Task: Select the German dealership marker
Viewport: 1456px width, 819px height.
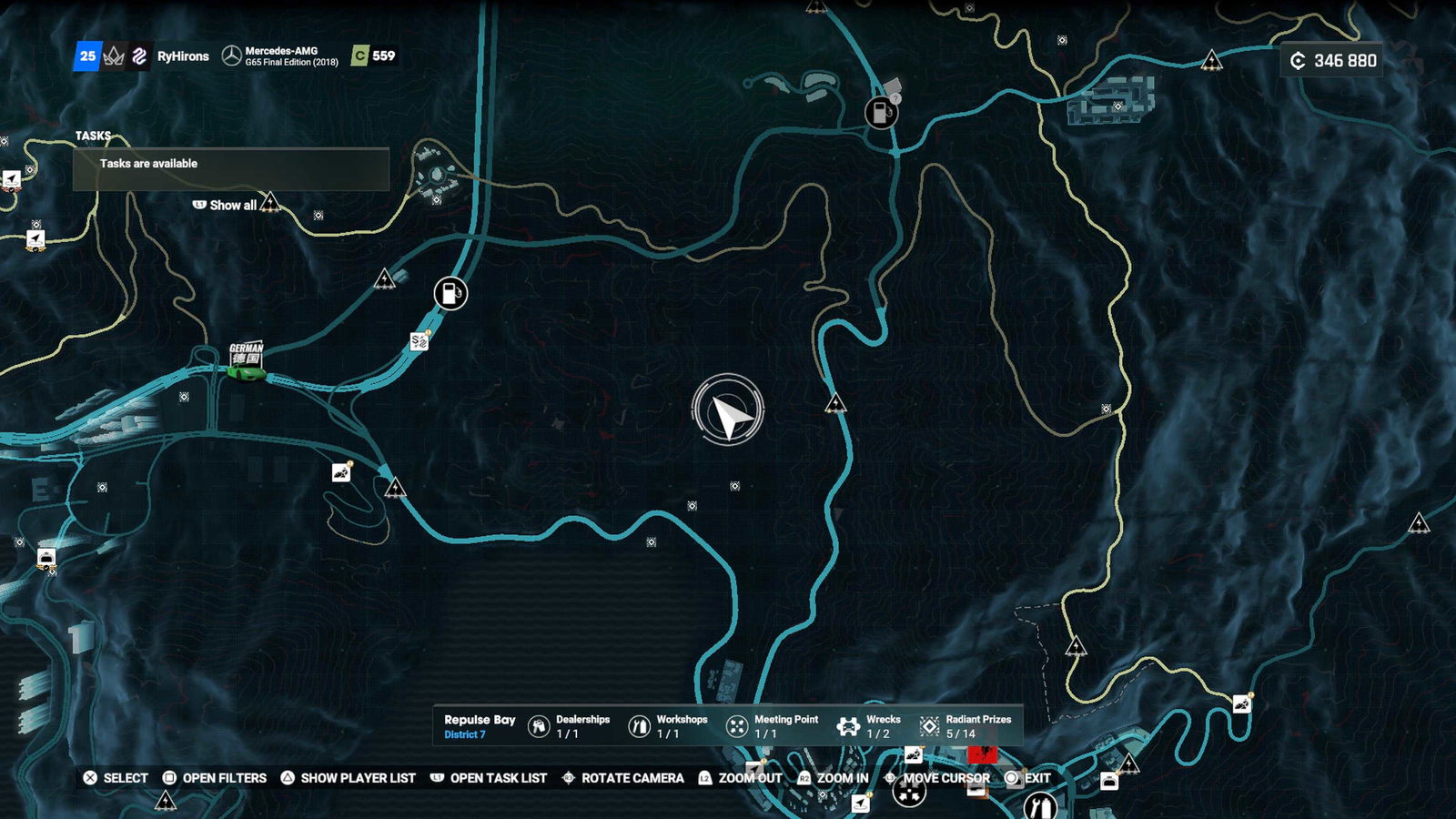Action: pos(247,360)
